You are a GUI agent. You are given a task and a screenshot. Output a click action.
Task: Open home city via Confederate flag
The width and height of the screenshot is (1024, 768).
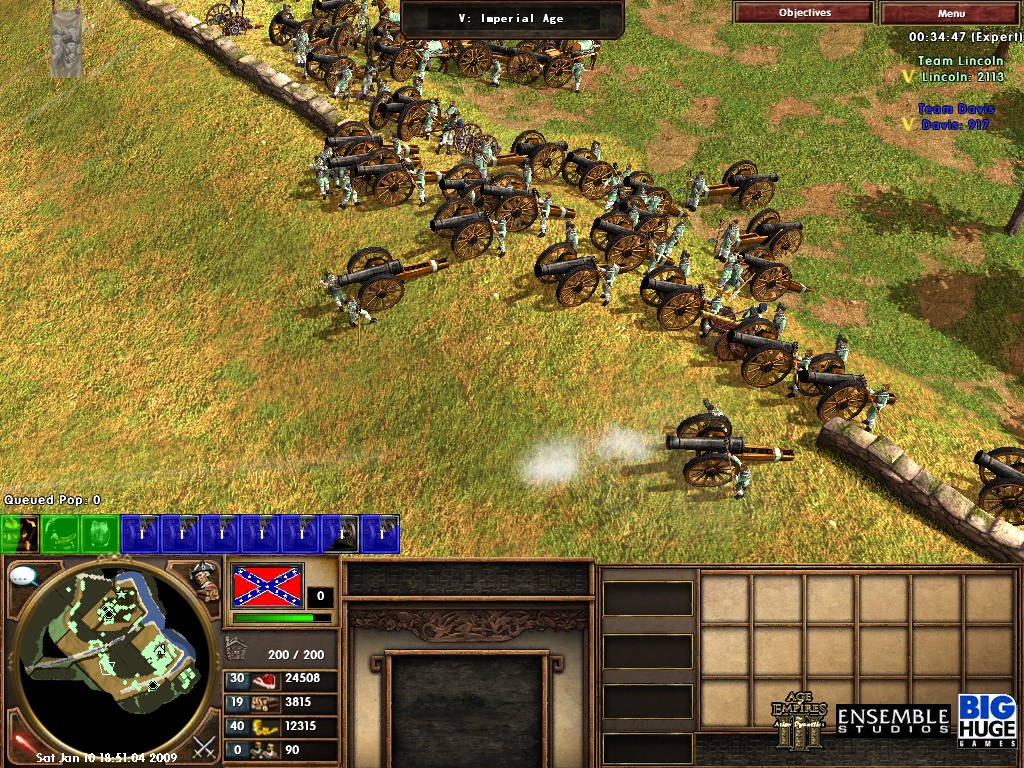[x=267, y=586]
